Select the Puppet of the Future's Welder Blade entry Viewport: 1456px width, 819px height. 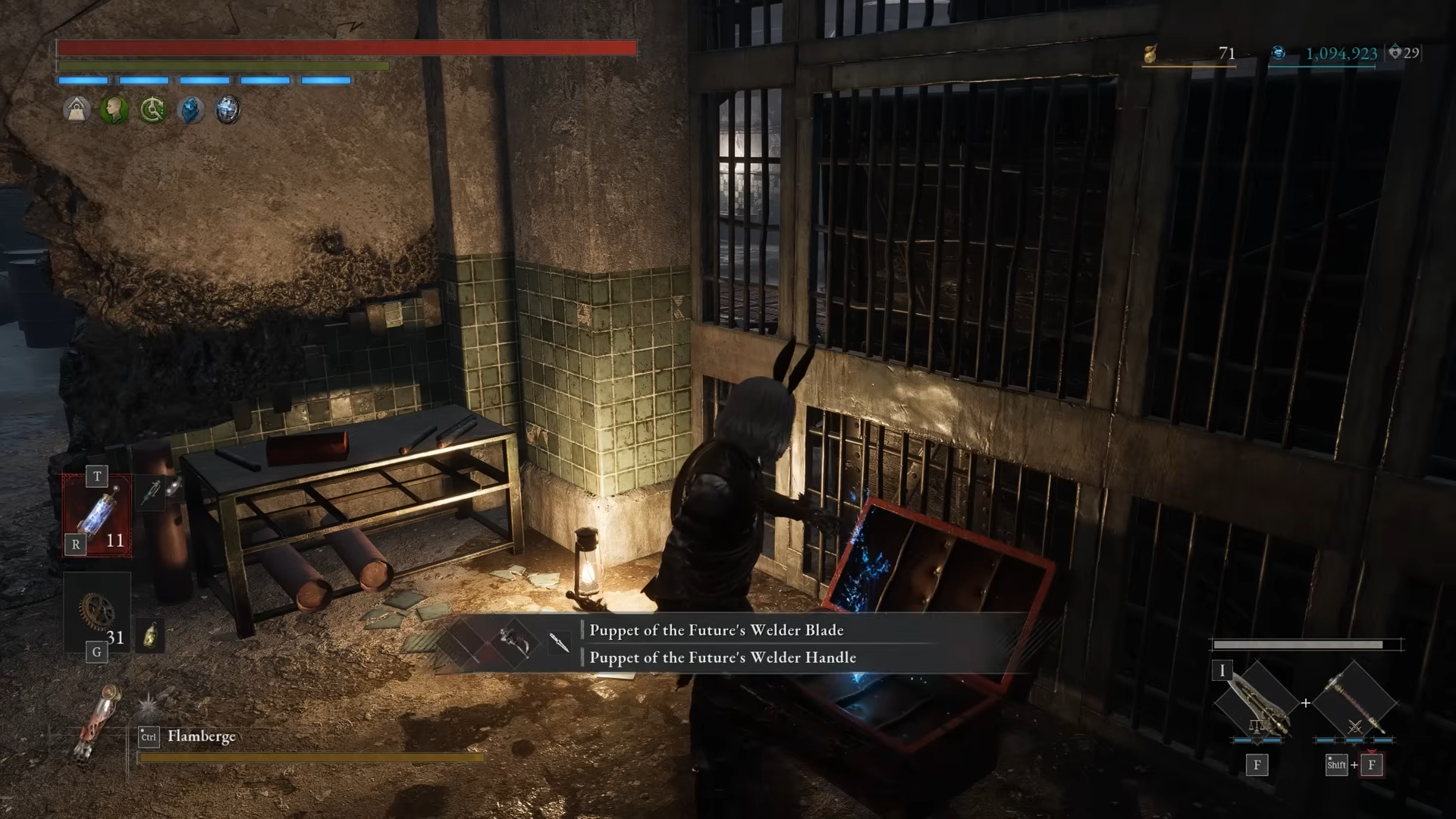[716, 630]
